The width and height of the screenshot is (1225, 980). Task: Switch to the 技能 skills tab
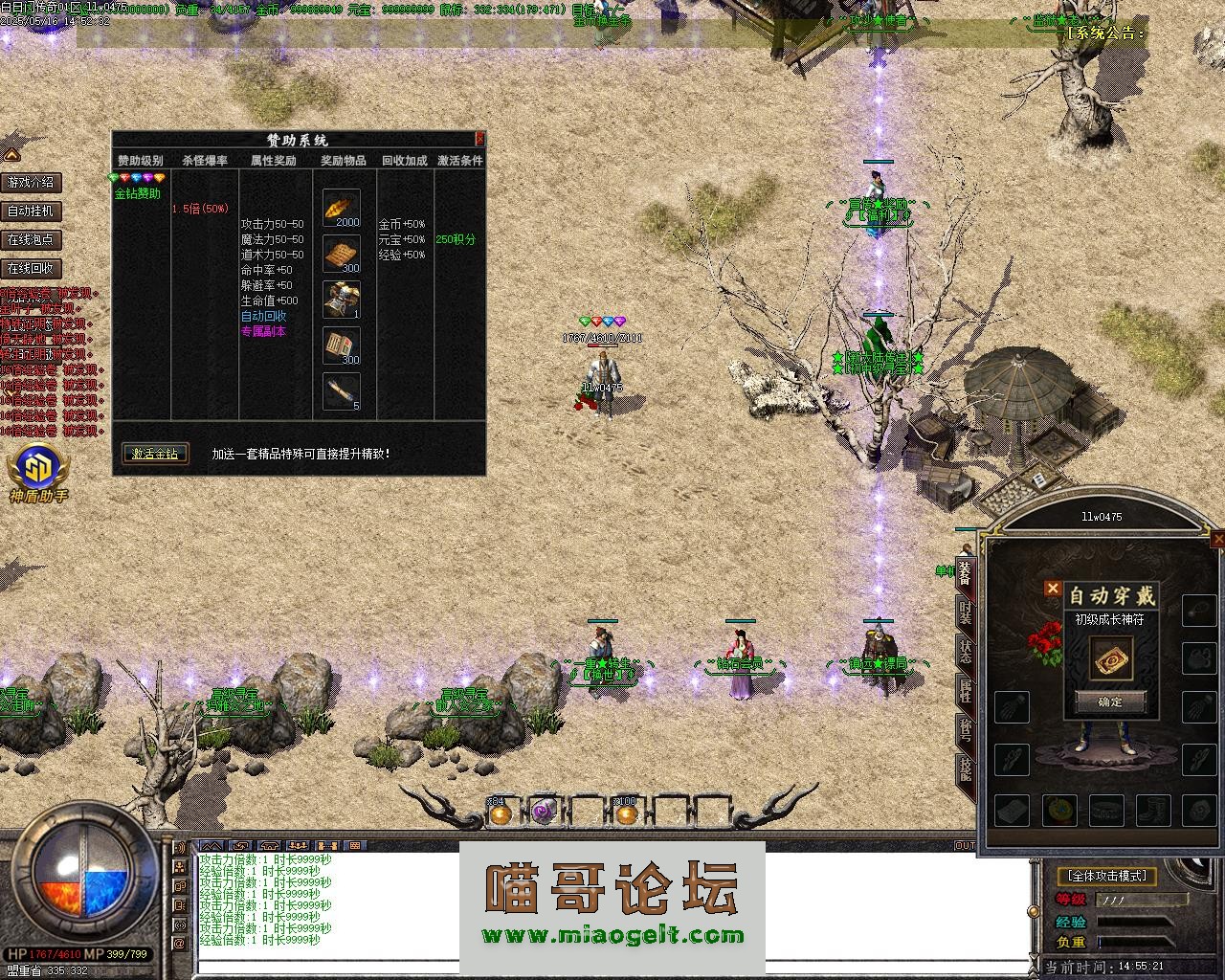click(965, 769)
